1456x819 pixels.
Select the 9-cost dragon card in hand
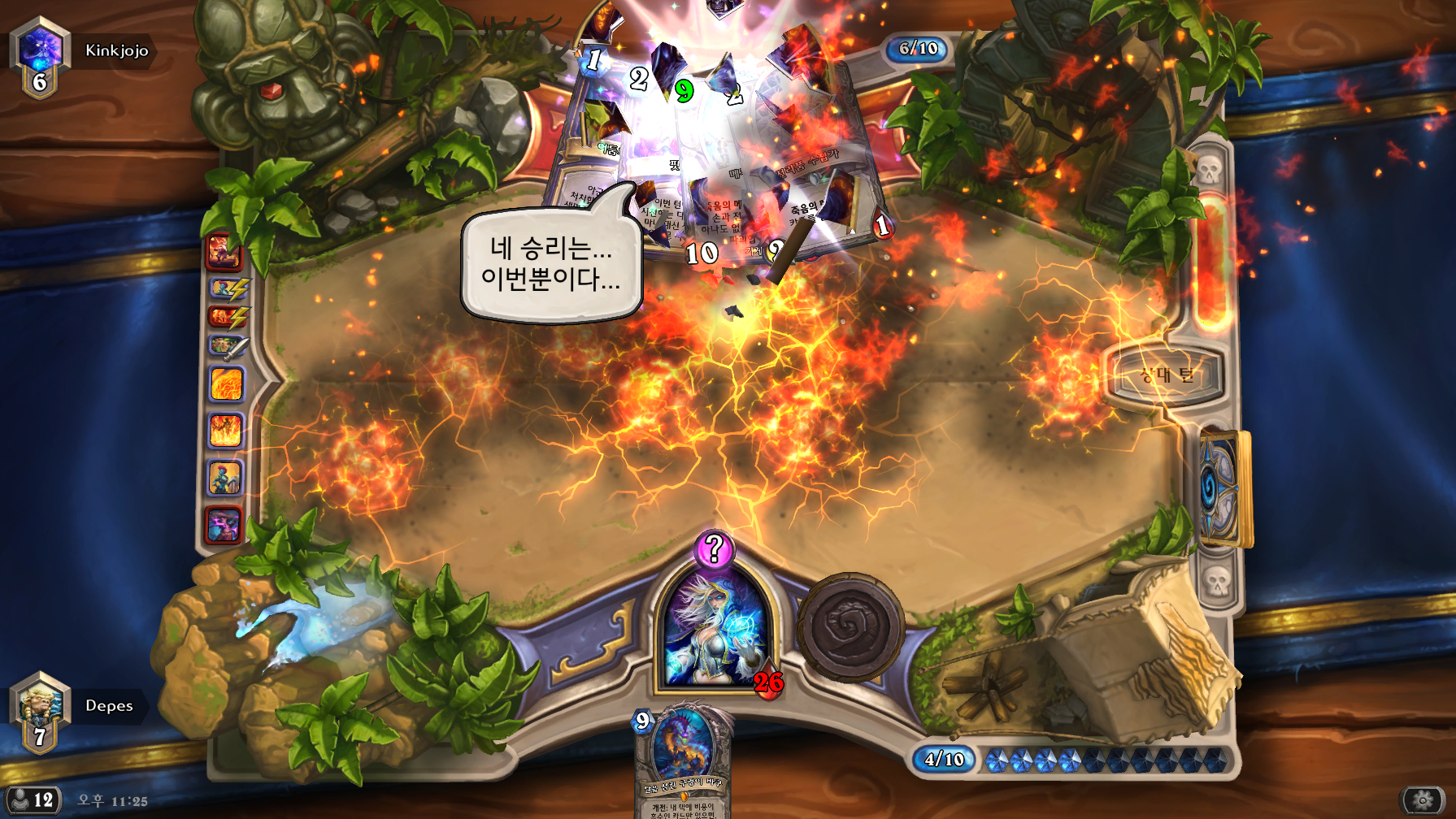(681, 760)
